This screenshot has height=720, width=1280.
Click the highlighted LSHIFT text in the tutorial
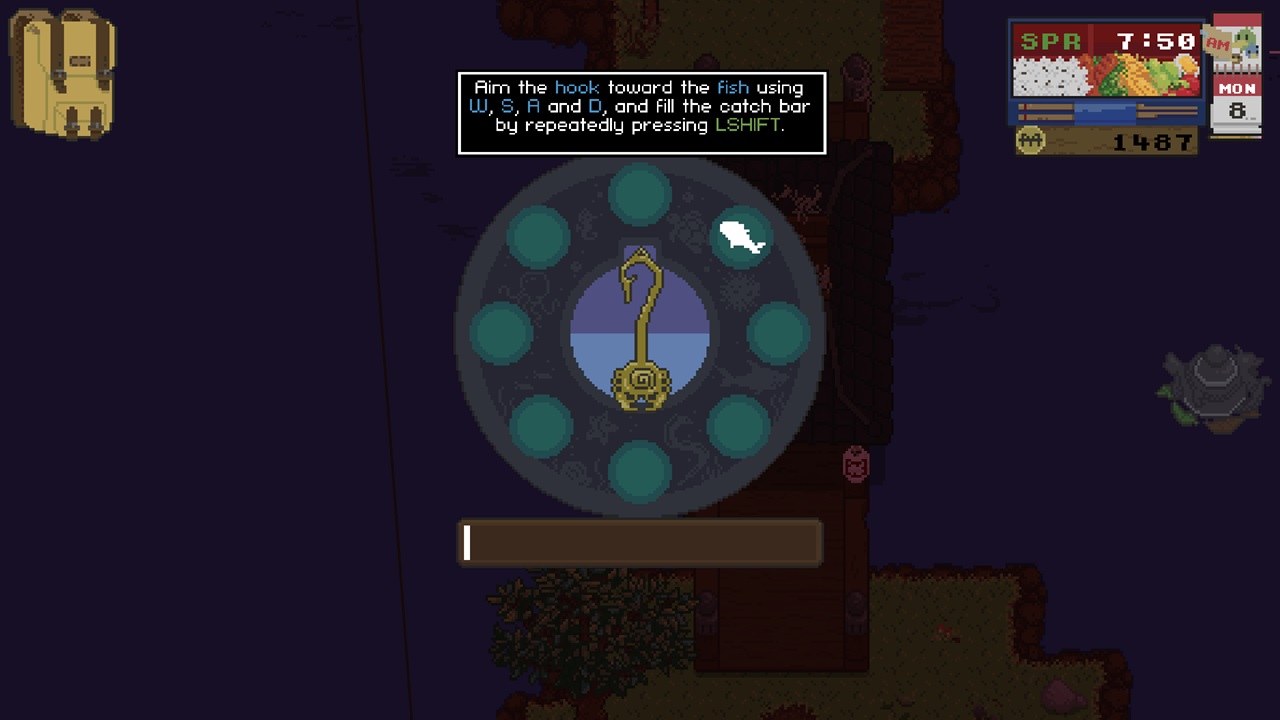tap(744, 126)
